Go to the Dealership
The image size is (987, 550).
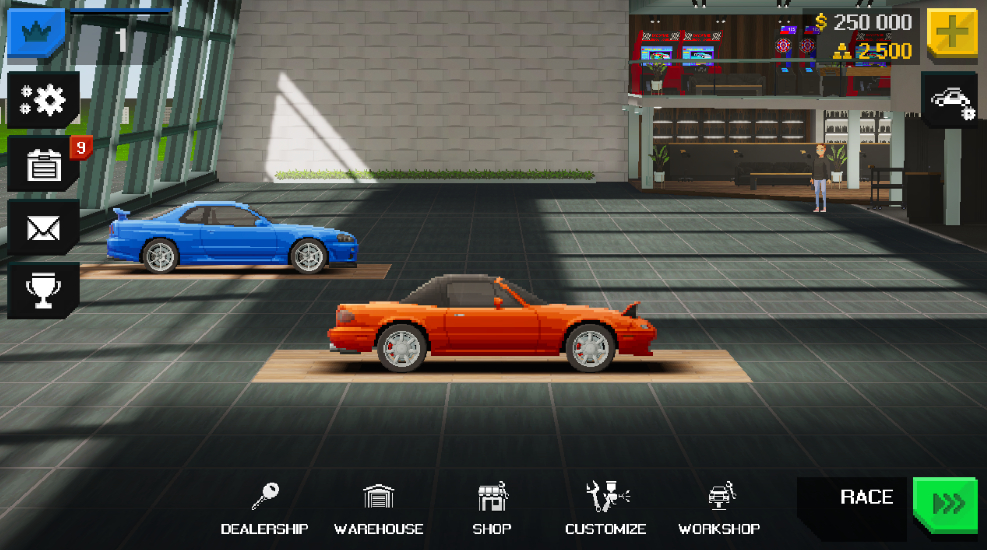point(264,509)
